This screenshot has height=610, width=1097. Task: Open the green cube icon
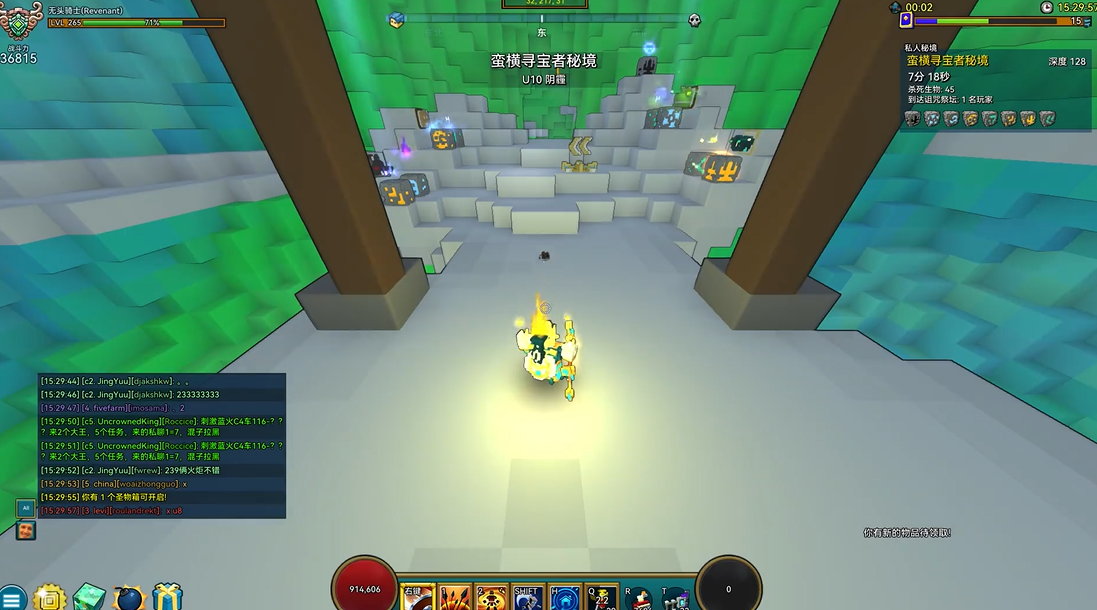tap(89, 597)
